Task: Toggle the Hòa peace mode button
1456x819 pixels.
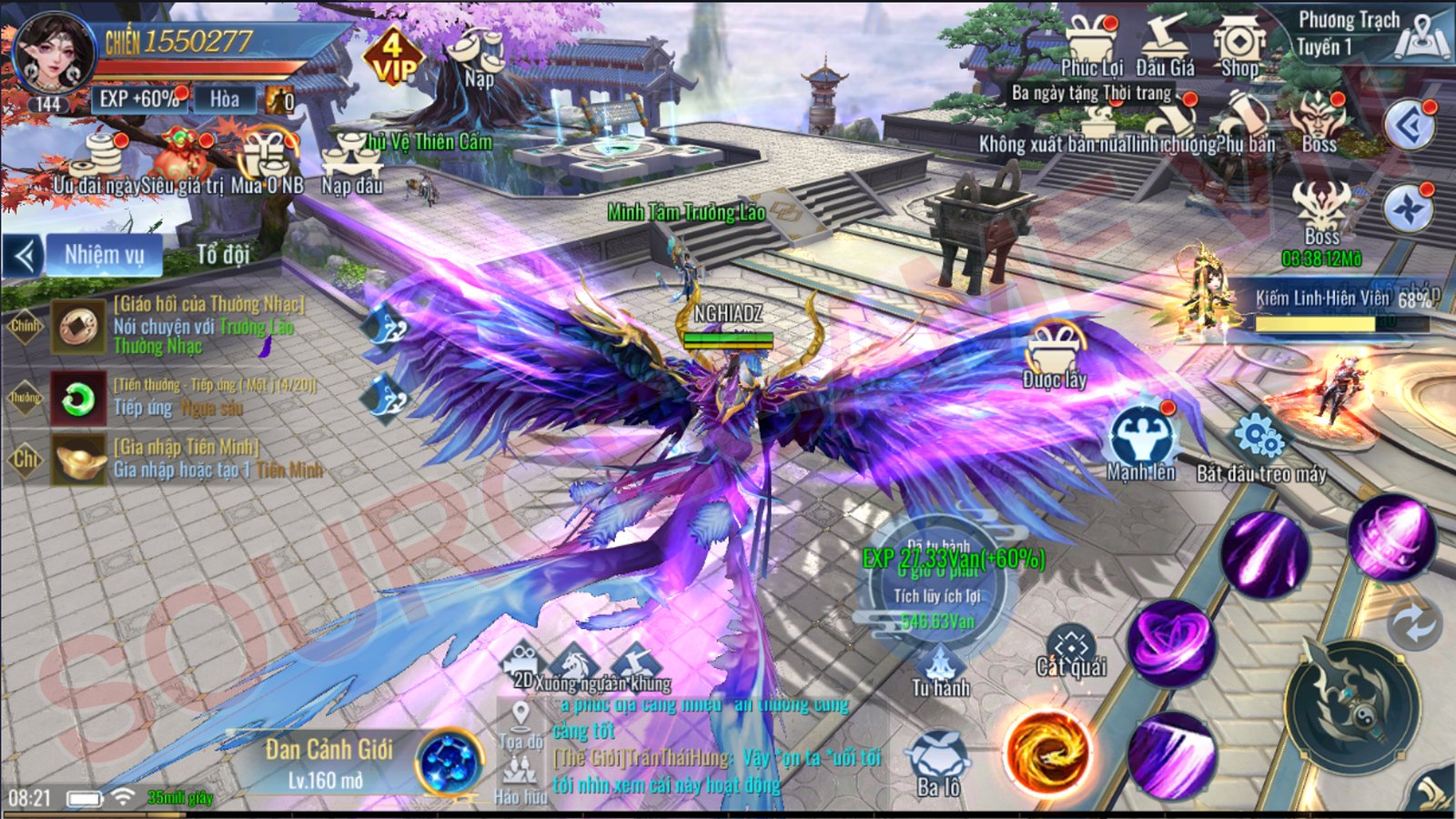Action: point(225,99)
